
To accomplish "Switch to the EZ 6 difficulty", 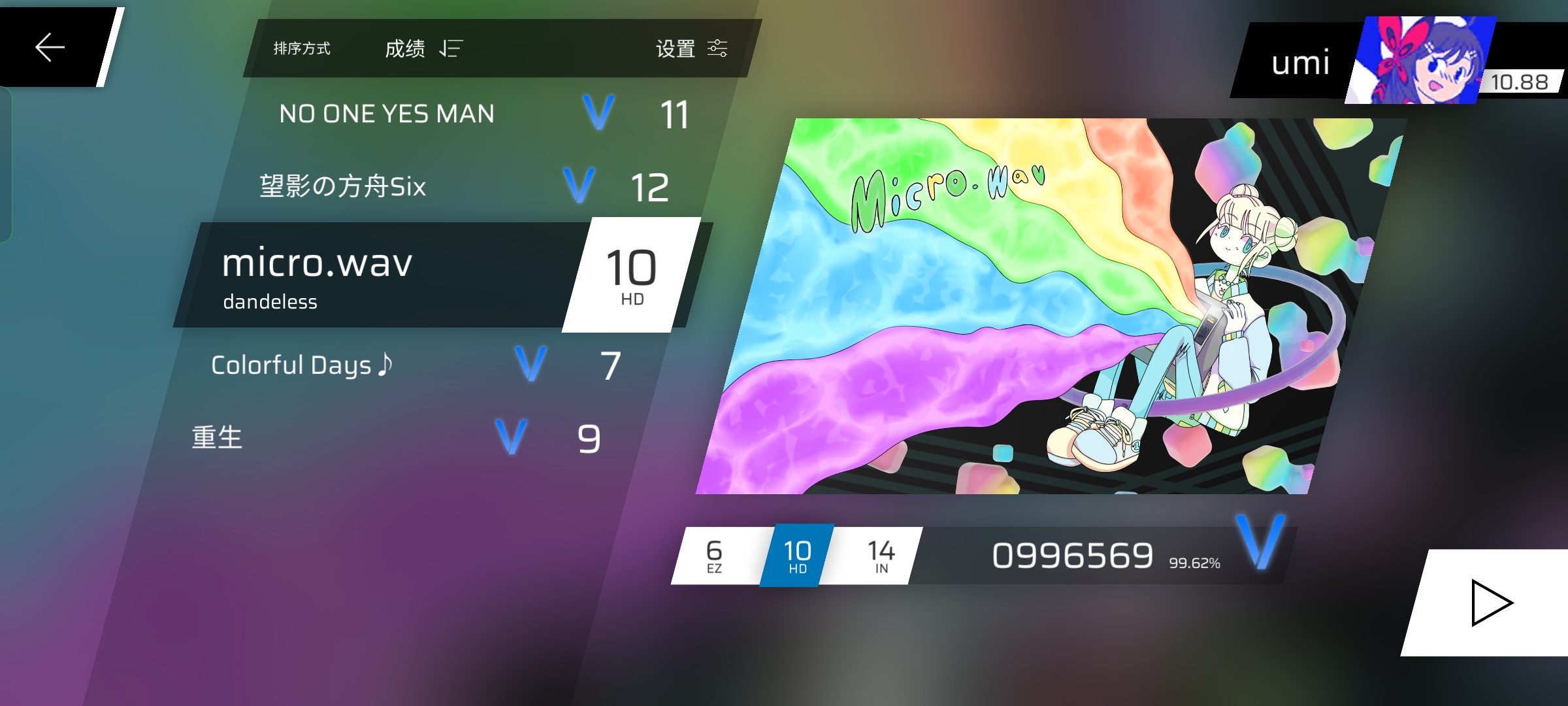I will coord(714,556).
